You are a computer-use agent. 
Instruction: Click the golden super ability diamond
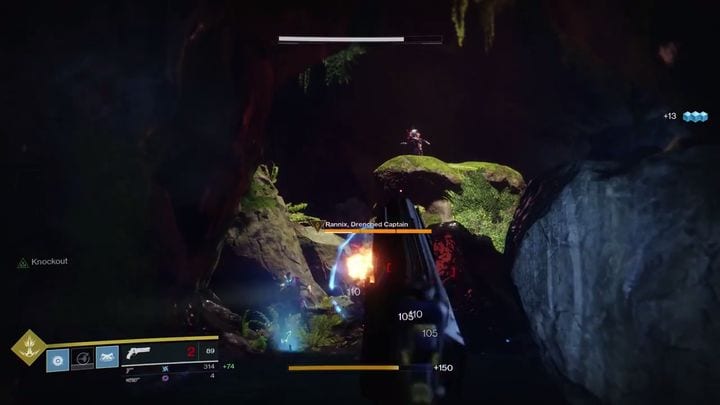(27, 347)
